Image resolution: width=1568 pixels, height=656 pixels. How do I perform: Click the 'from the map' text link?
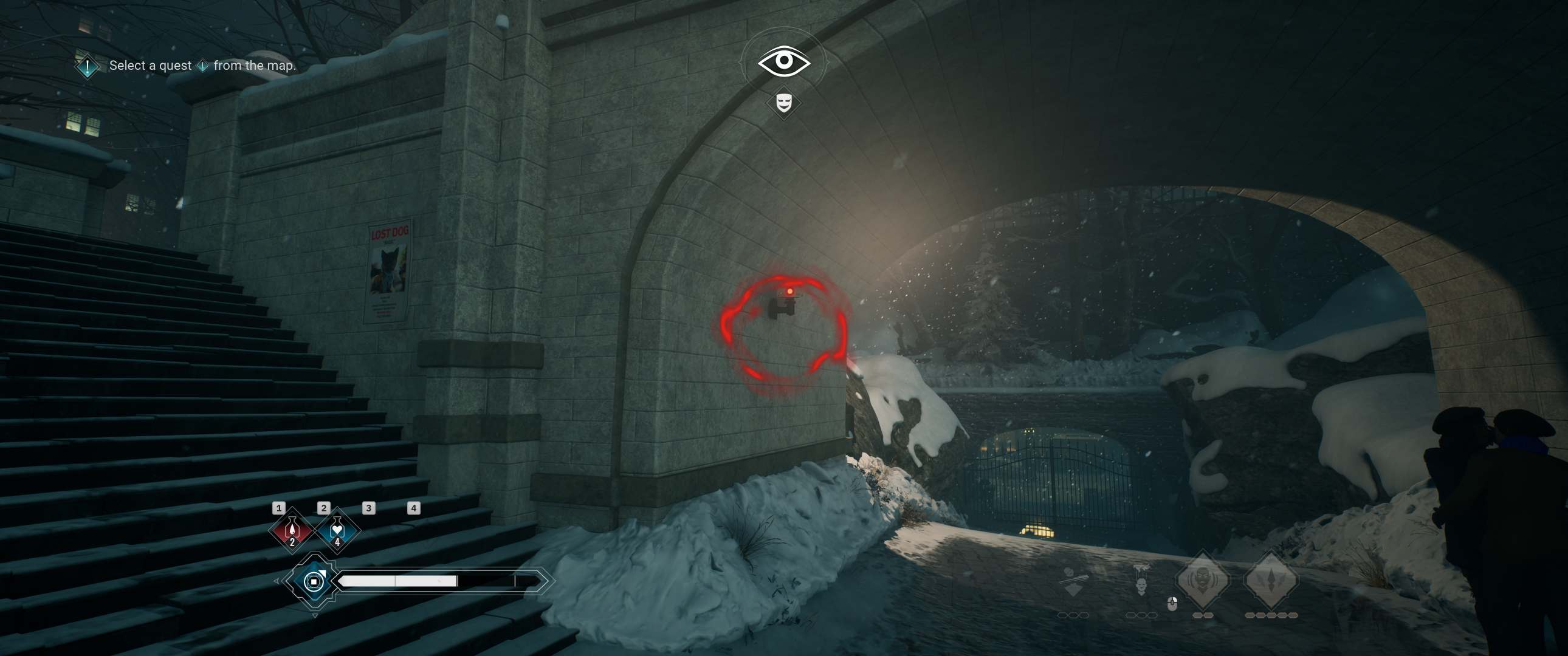point(256,65)
